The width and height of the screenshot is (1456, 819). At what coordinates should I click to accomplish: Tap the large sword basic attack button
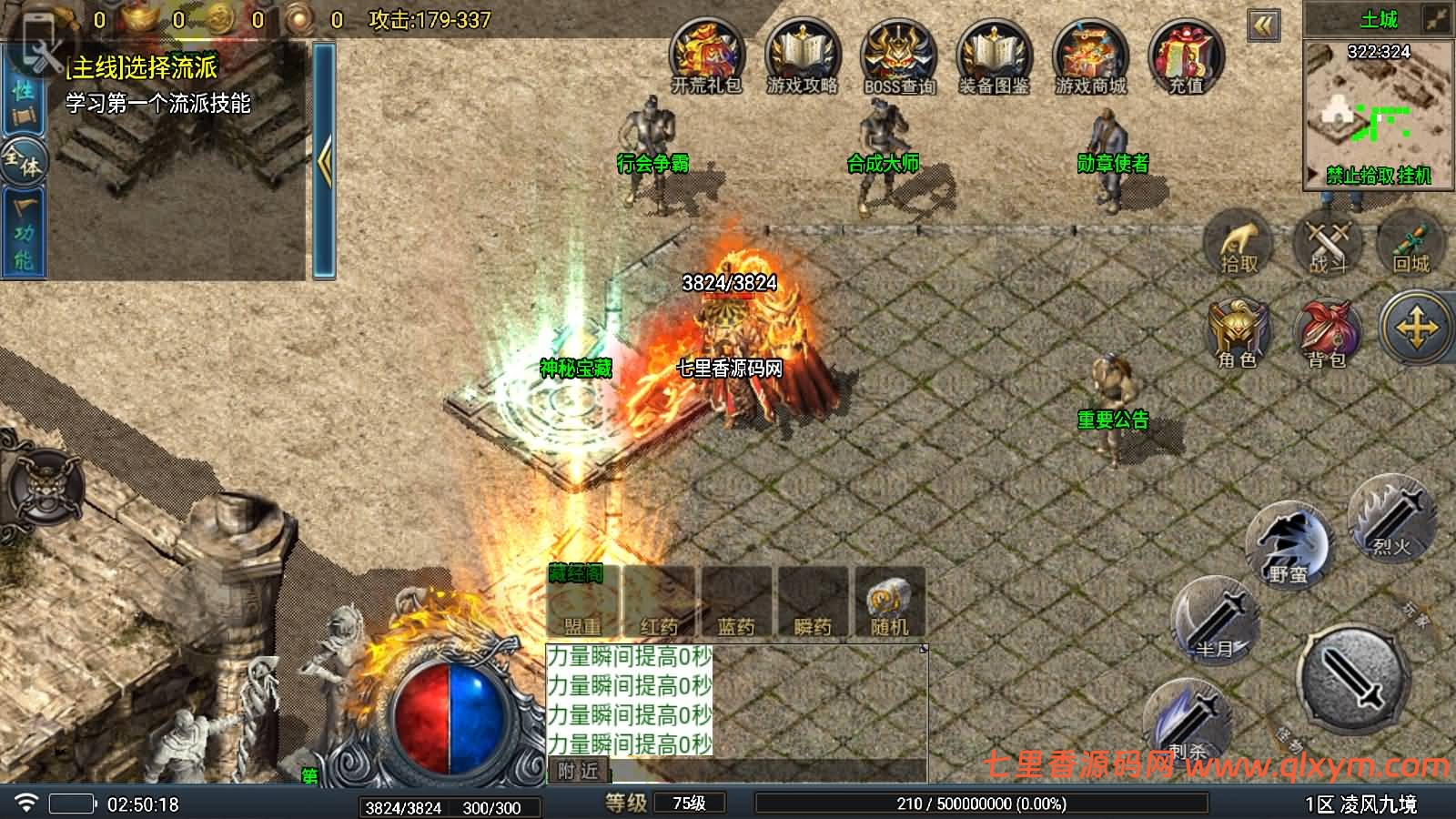click(1356, 678)
